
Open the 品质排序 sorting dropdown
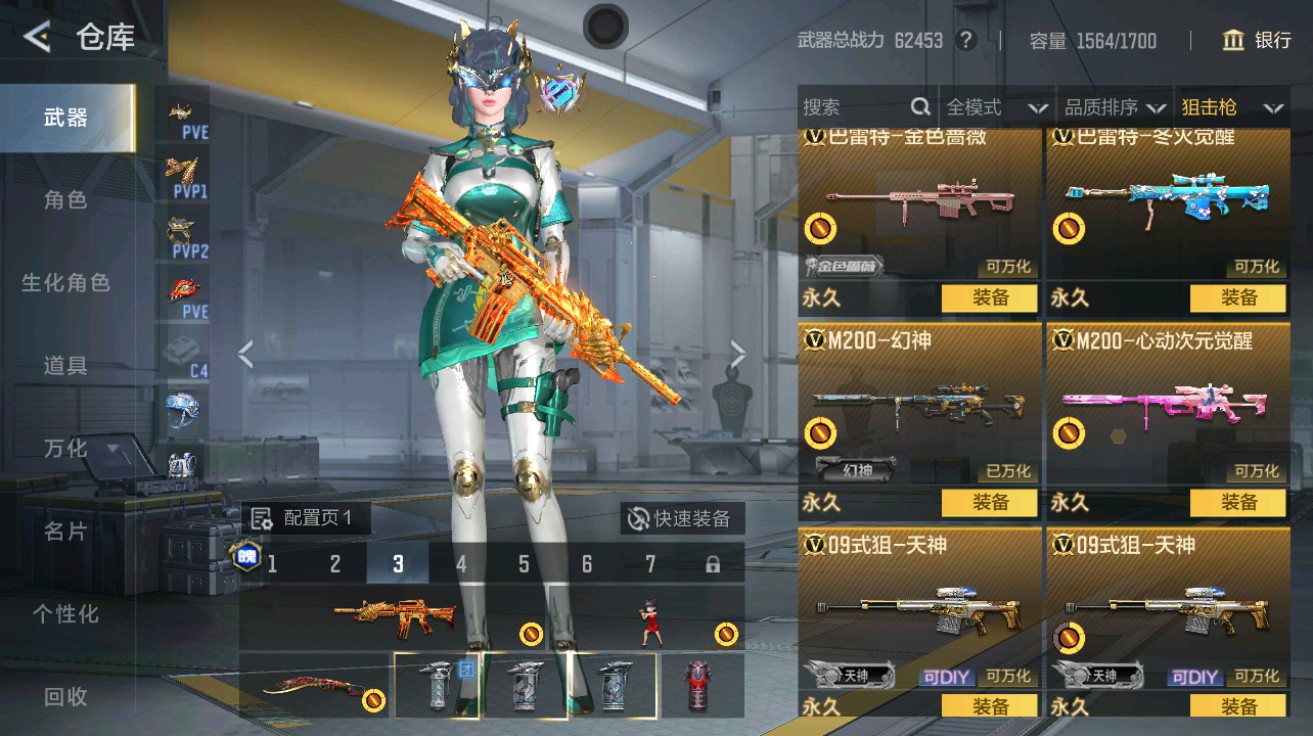(1114, 107)
